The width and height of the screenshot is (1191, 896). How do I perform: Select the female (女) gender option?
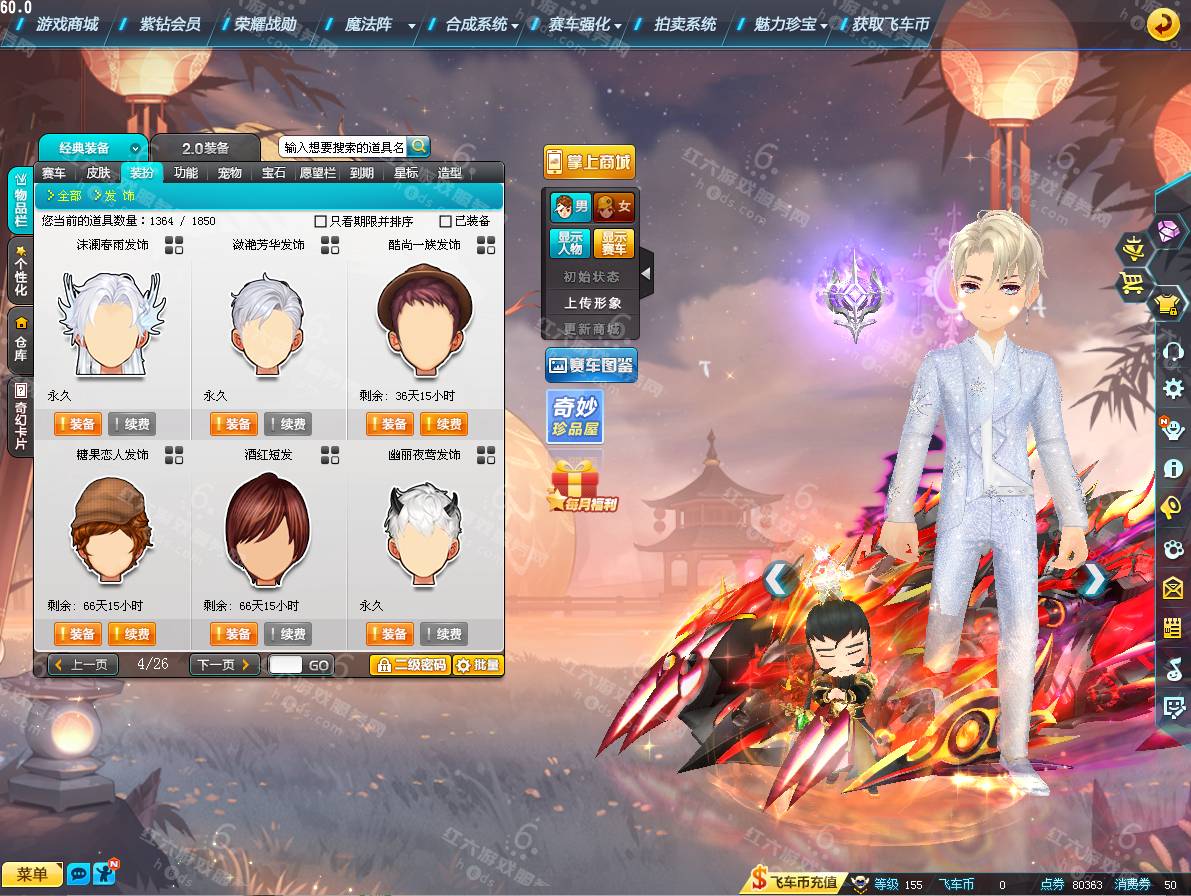pos(614,208)
